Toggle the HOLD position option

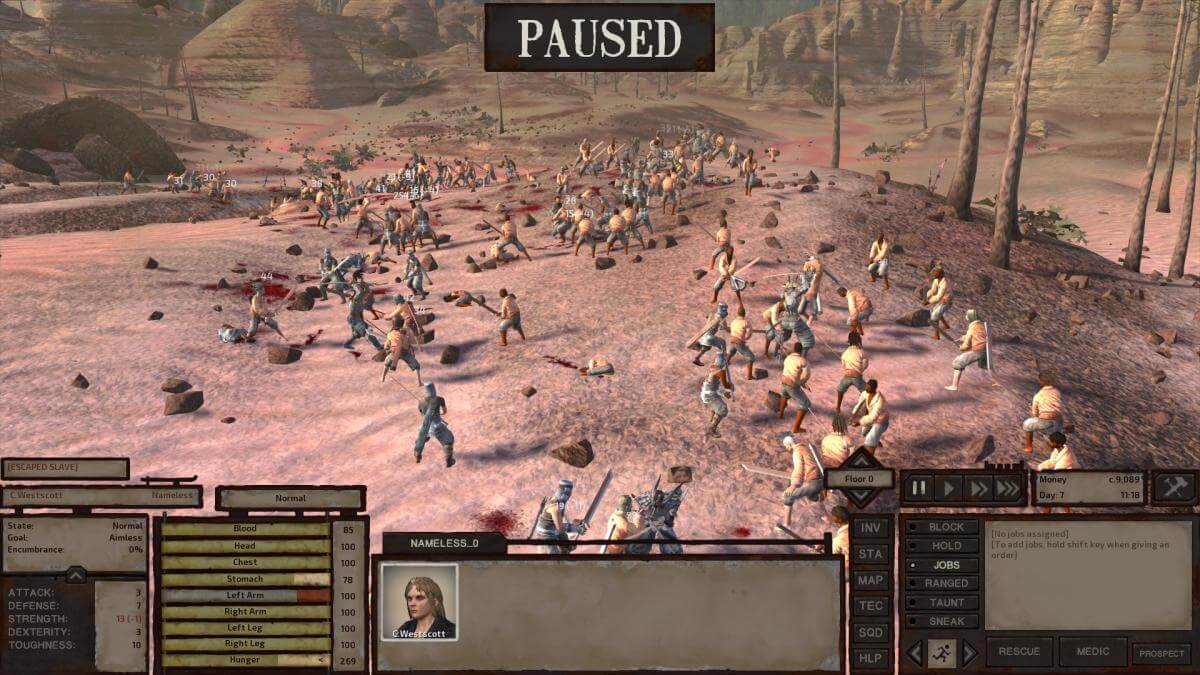point(939,546)
